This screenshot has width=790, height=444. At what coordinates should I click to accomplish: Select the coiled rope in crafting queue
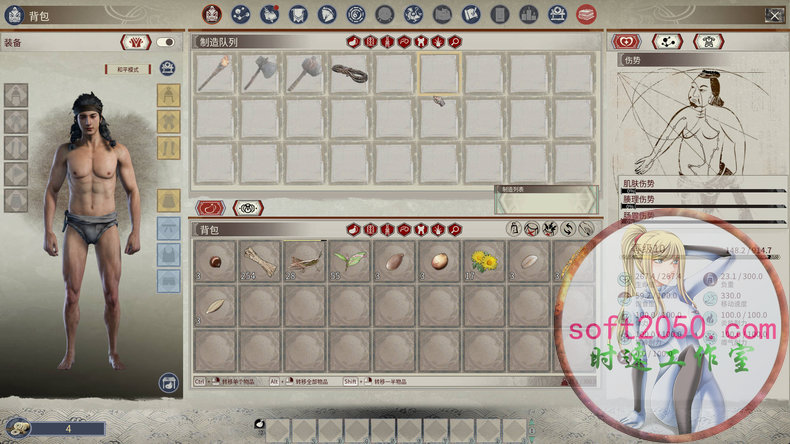tap(350, 74)
